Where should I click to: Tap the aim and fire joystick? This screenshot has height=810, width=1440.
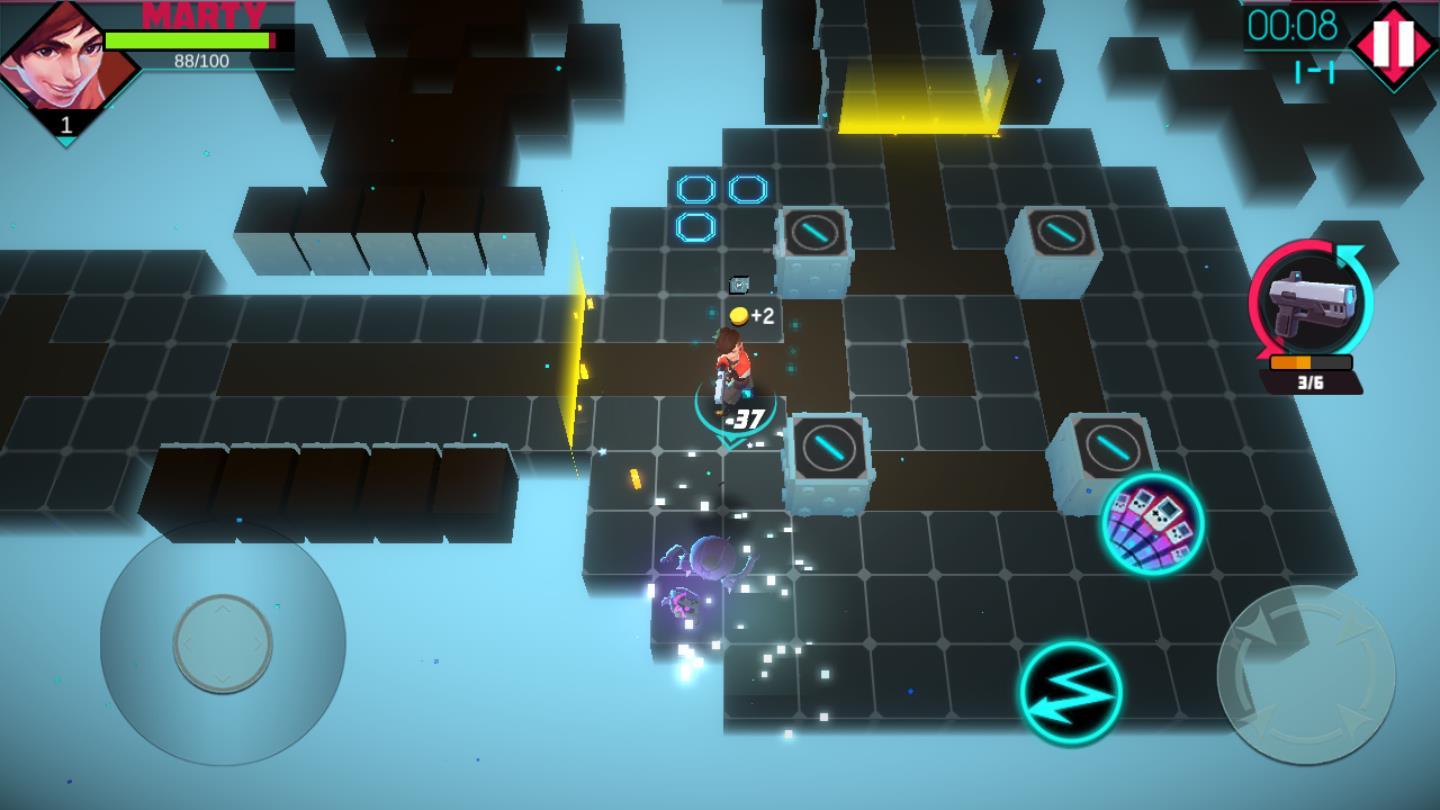[x=1305, y=675]
